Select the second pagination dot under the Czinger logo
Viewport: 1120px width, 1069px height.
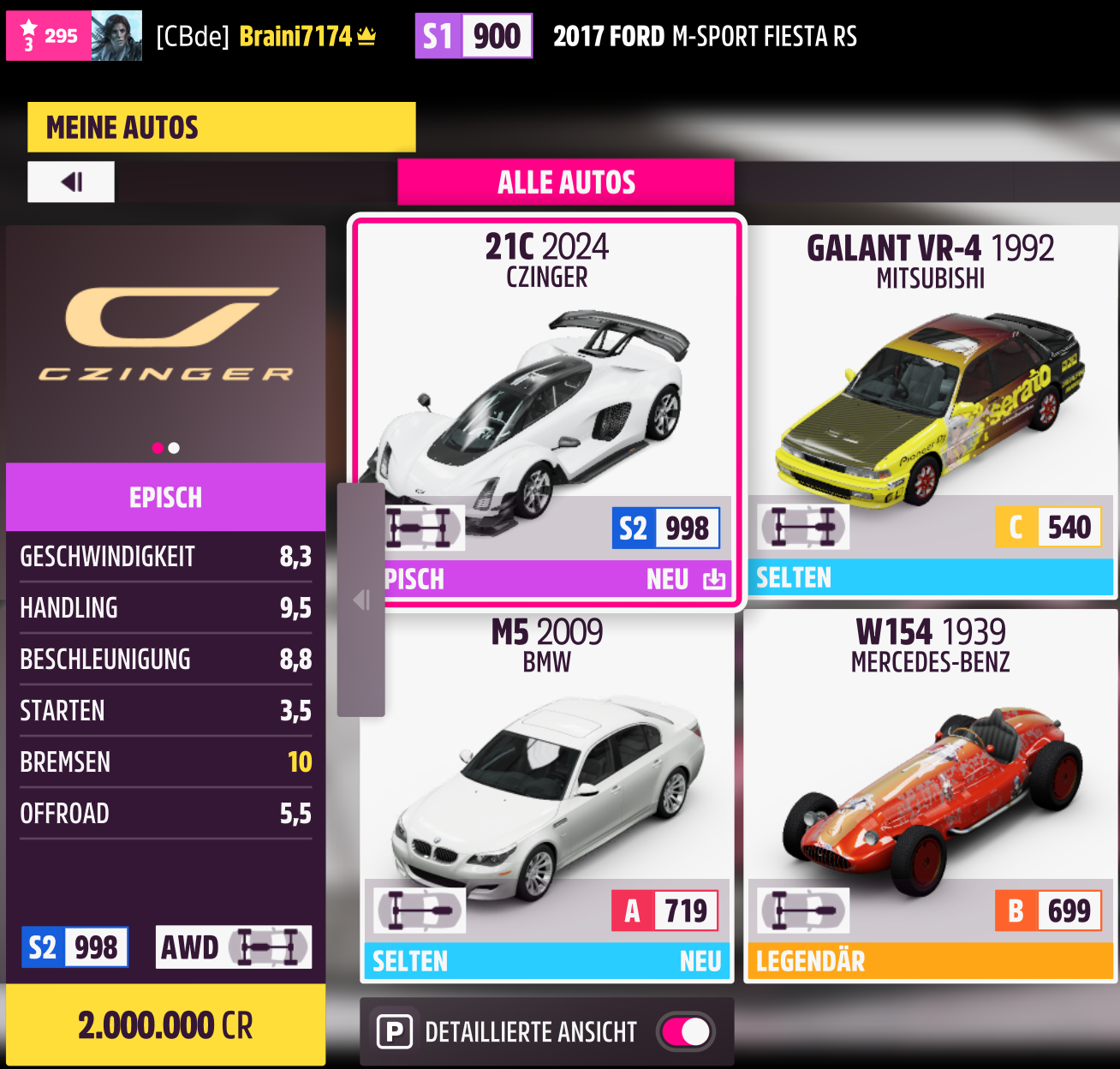coord(175,447)
